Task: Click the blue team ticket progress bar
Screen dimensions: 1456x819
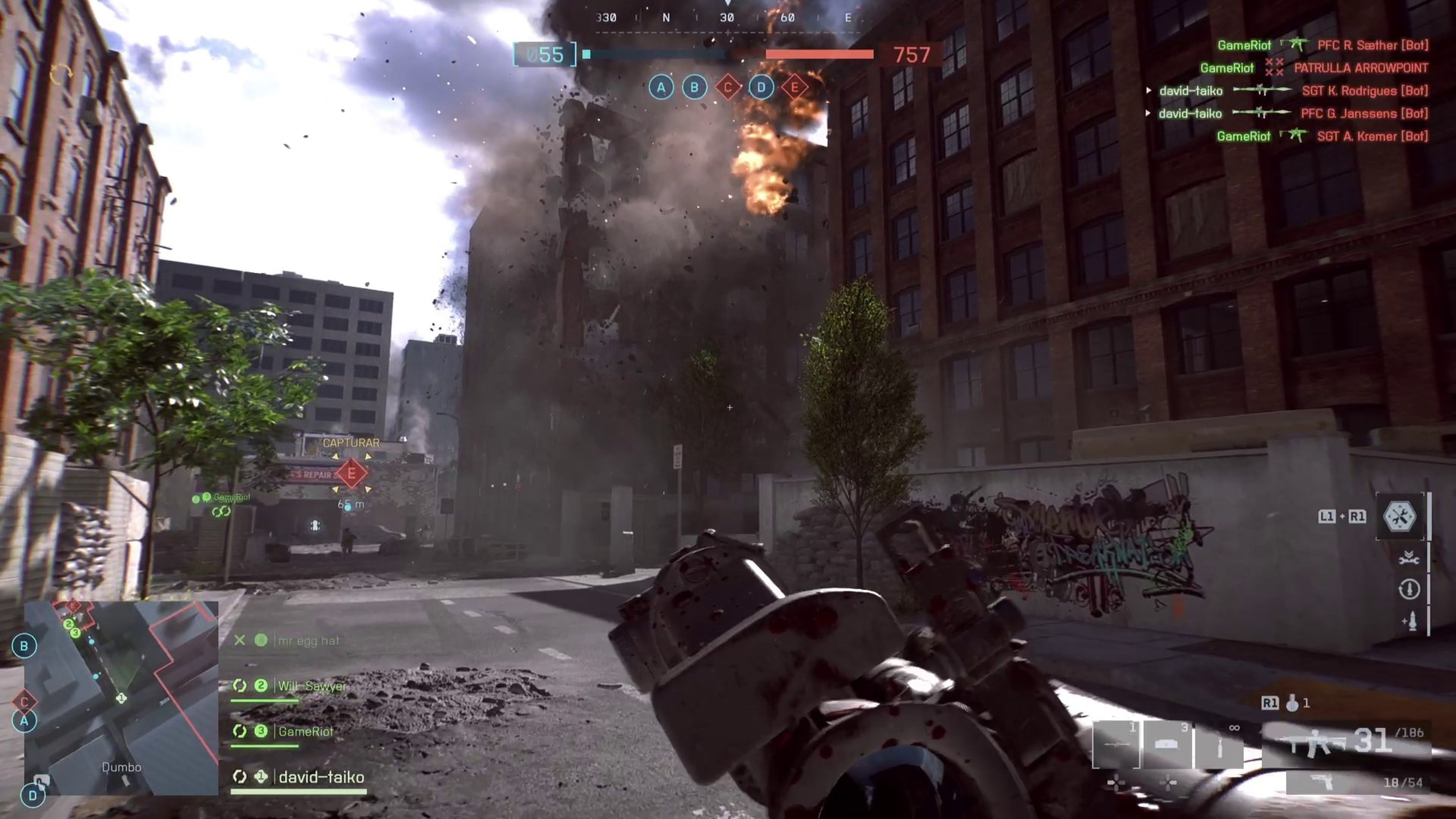Action: click(656, 54)
